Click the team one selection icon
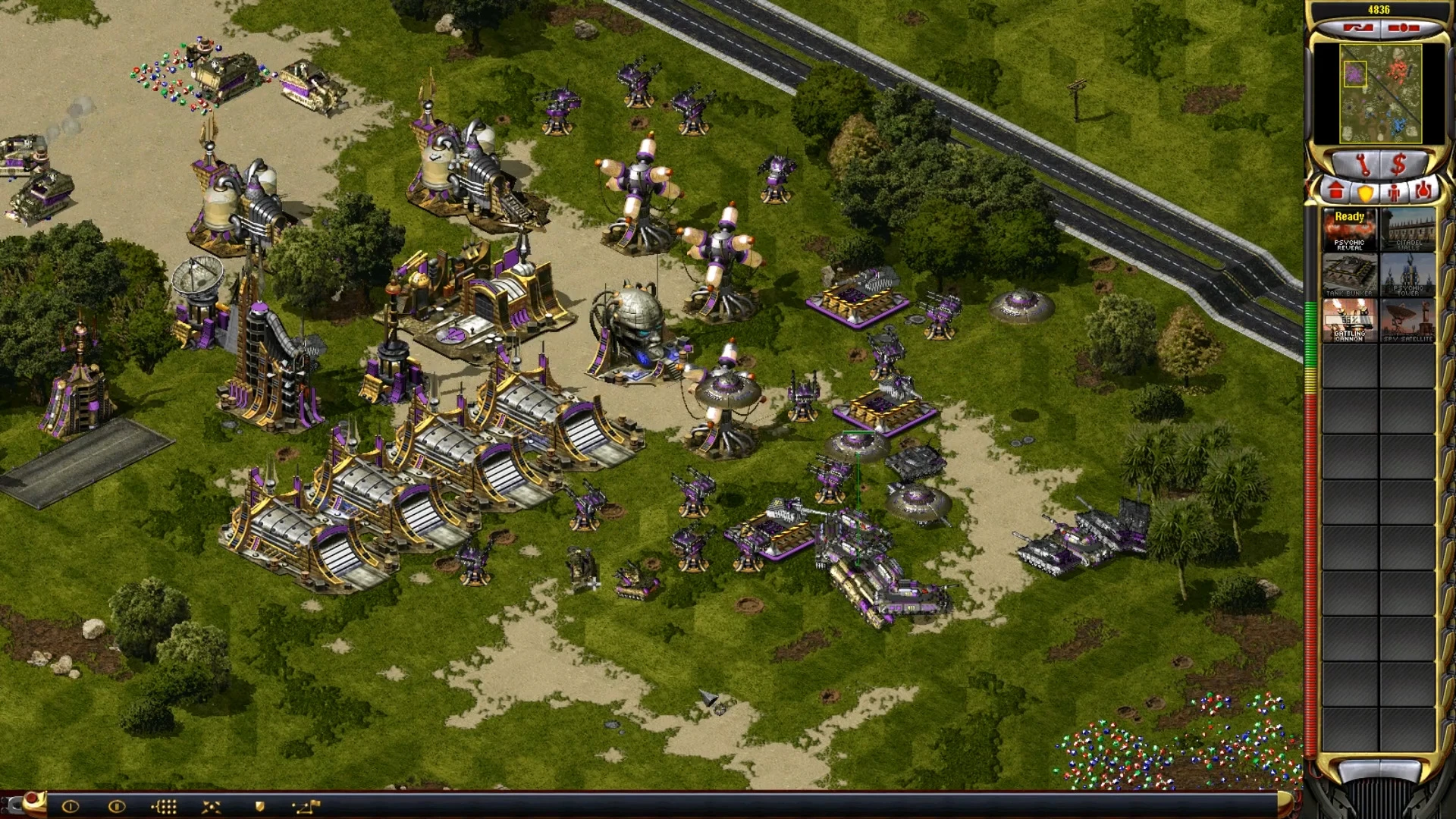This screenshot has height=819, width=1456. pyautogui.click(x=71, y=806)
